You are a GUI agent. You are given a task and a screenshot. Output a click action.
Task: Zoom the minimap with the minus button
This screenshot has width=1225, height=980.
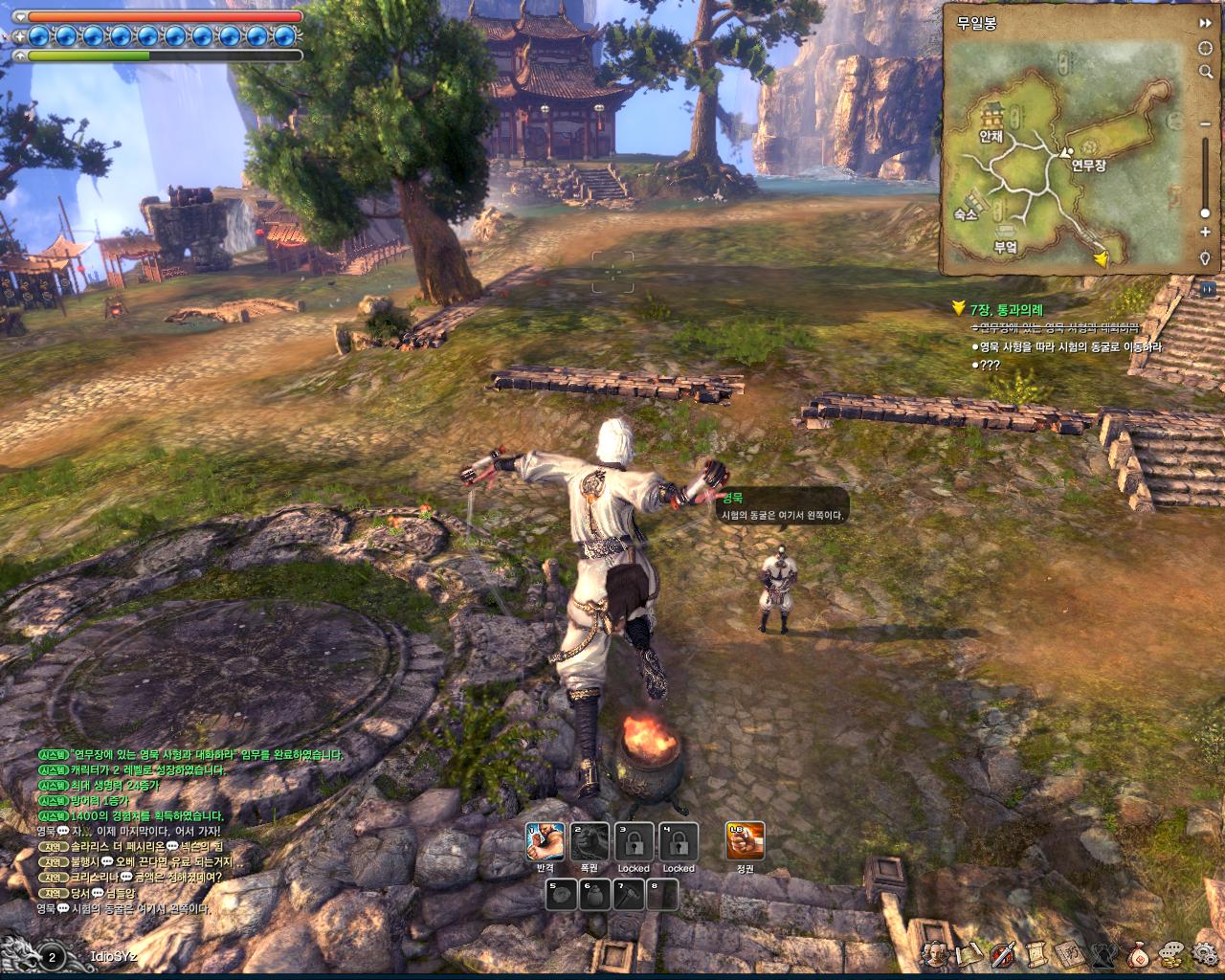click(1205, 123)
